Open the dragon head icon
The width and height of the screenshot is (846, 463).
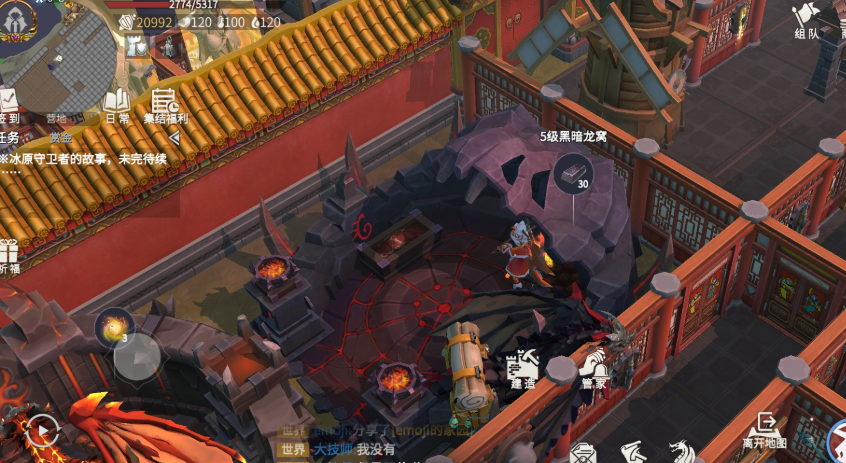click(x=682, y=453)
